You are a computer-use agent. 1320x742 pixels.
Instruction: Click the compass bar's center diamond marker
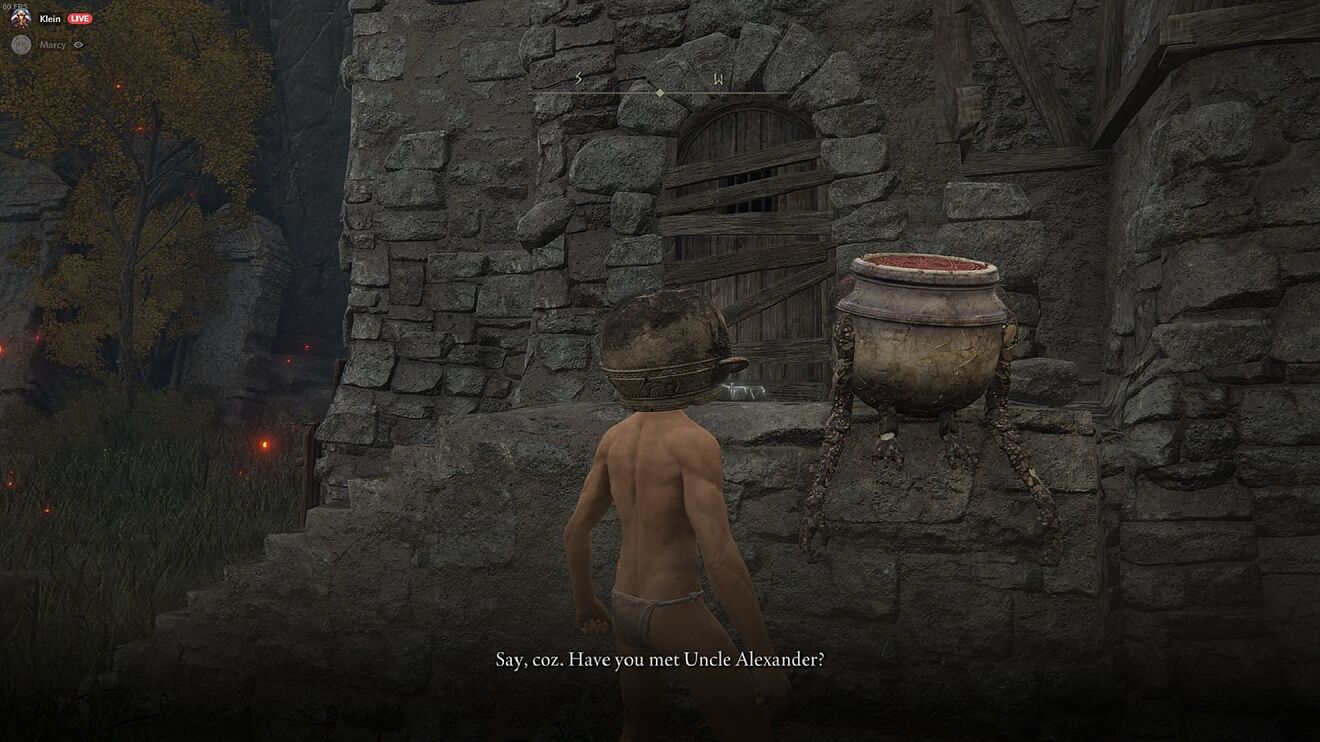tap(659, 93)
